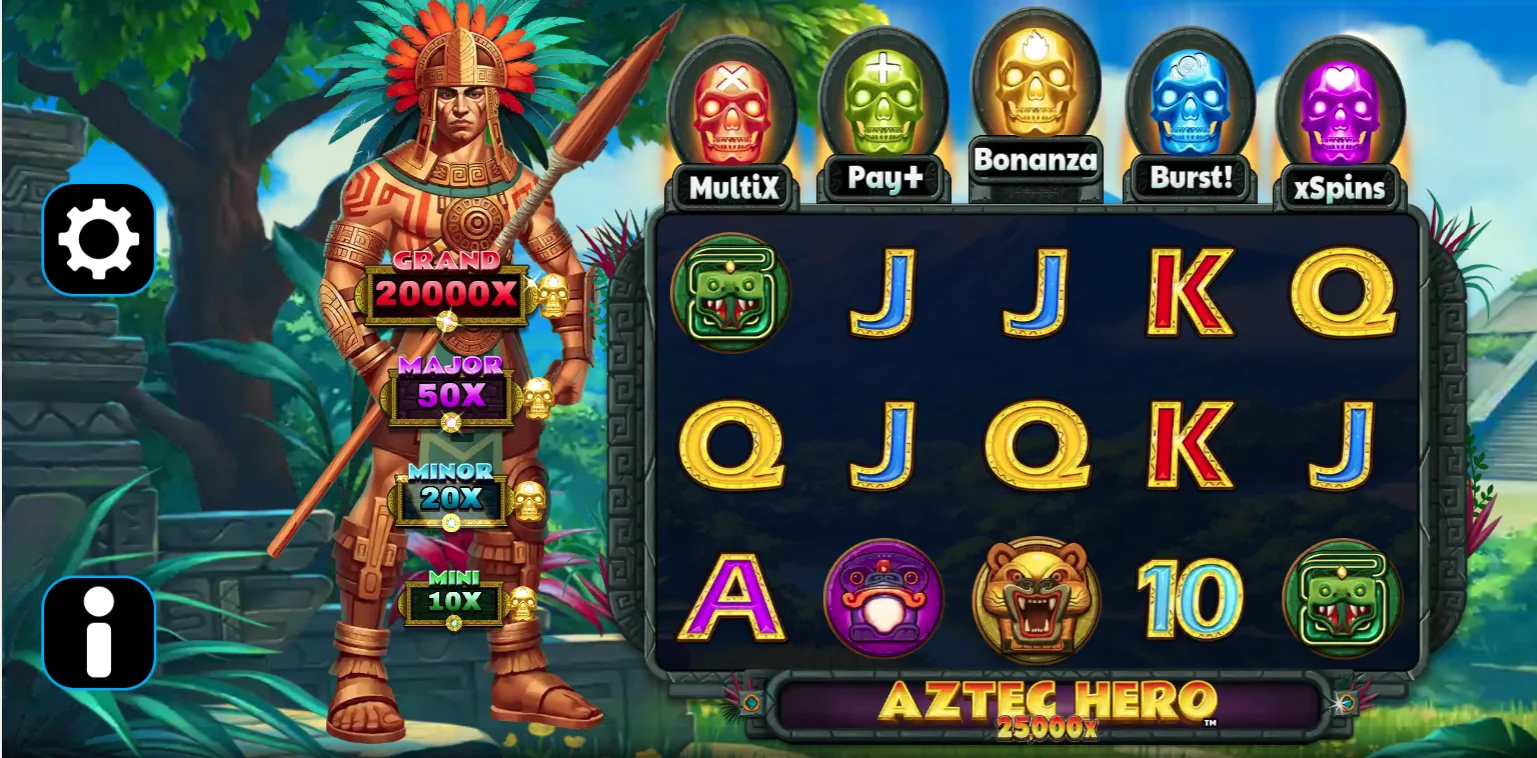1537x758 pixels.
Task: Click the gold skull beside the Grand jackpot
Action: pos(553,295)
